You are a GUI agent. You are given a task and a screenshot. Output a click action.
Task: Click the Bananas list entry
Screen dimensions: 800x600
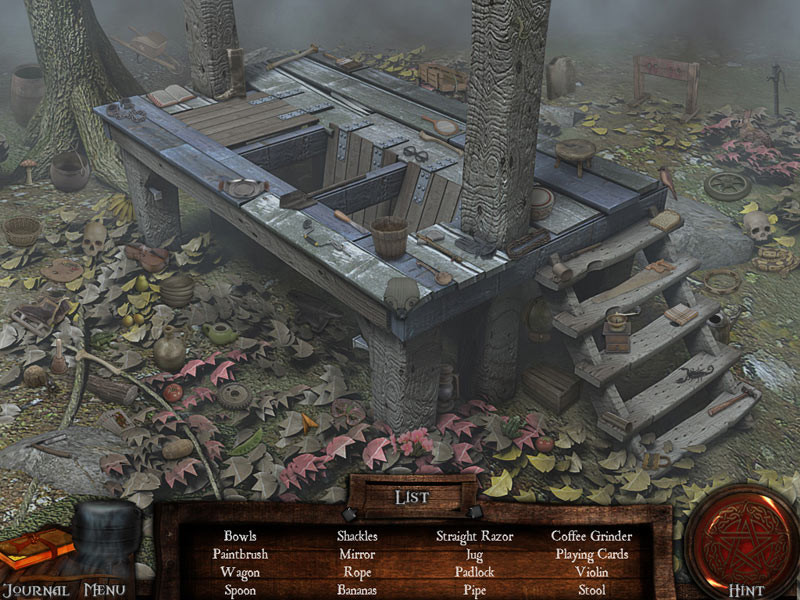coord(357,590)
